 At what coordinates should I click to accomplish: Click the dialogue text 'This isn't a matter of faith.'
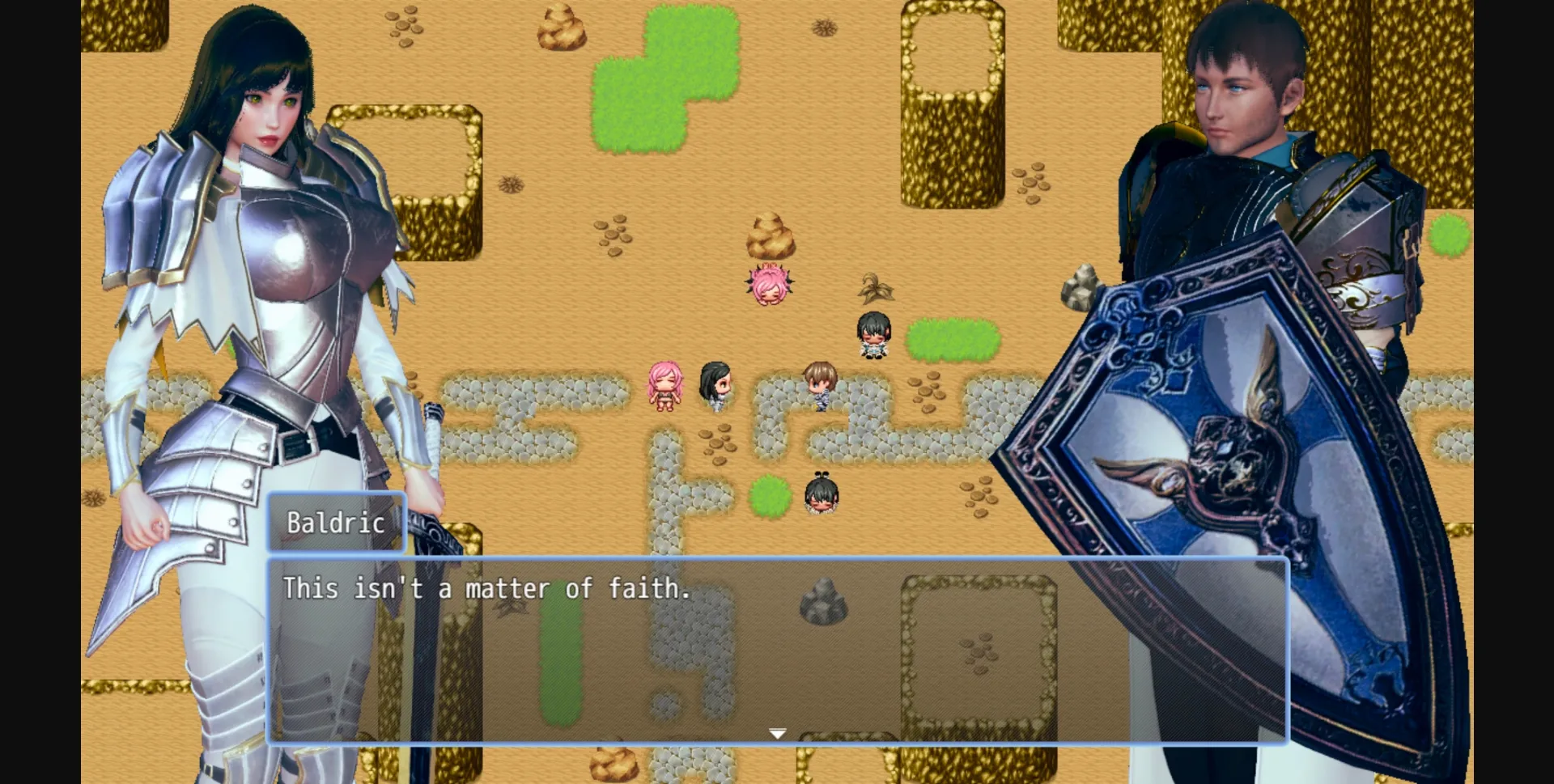click(486, 590)
